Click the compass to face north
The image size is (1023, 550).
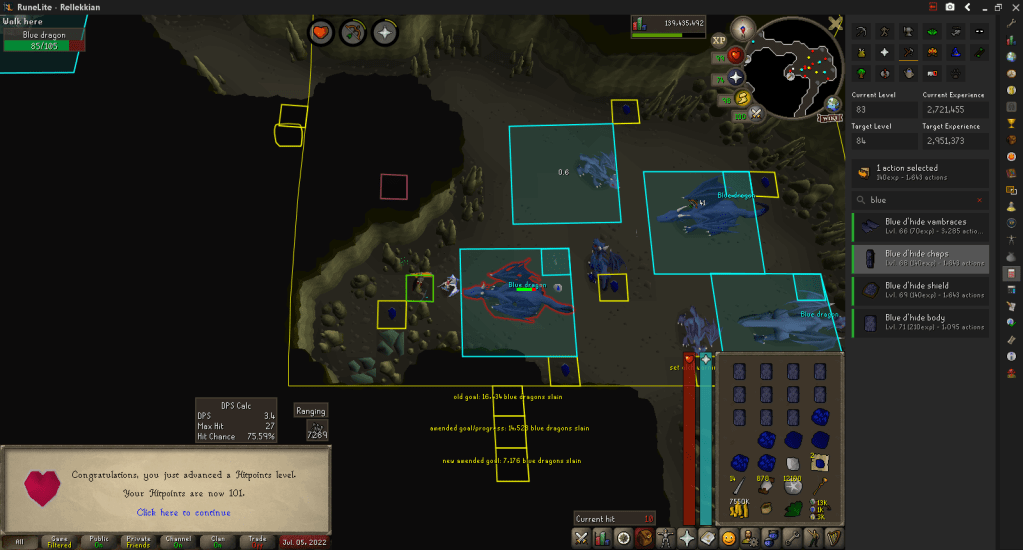[x=743, y=29]
